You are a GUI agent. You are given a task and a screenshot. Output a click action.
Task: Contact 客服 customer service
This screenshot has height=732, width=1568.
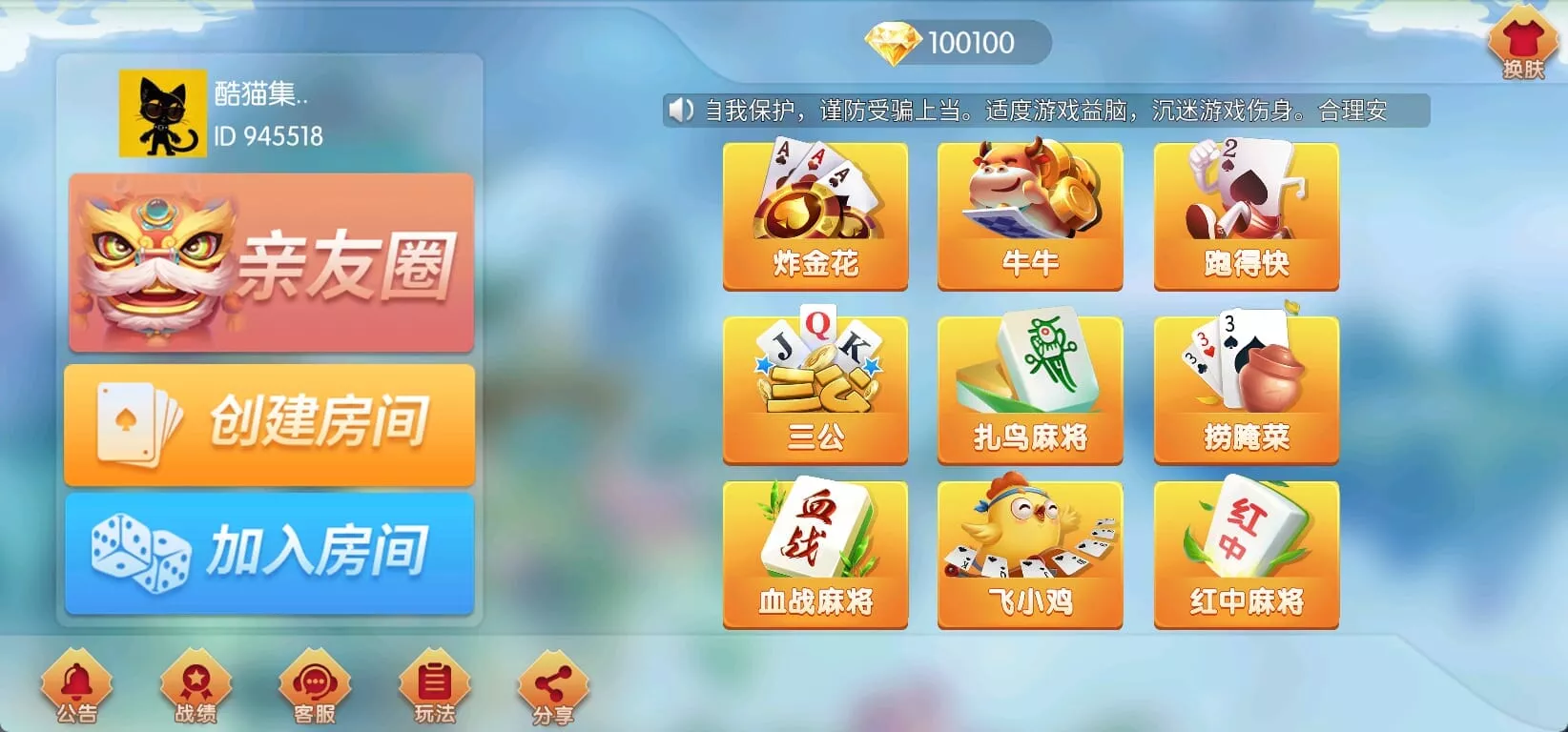(x=315, y=688)
